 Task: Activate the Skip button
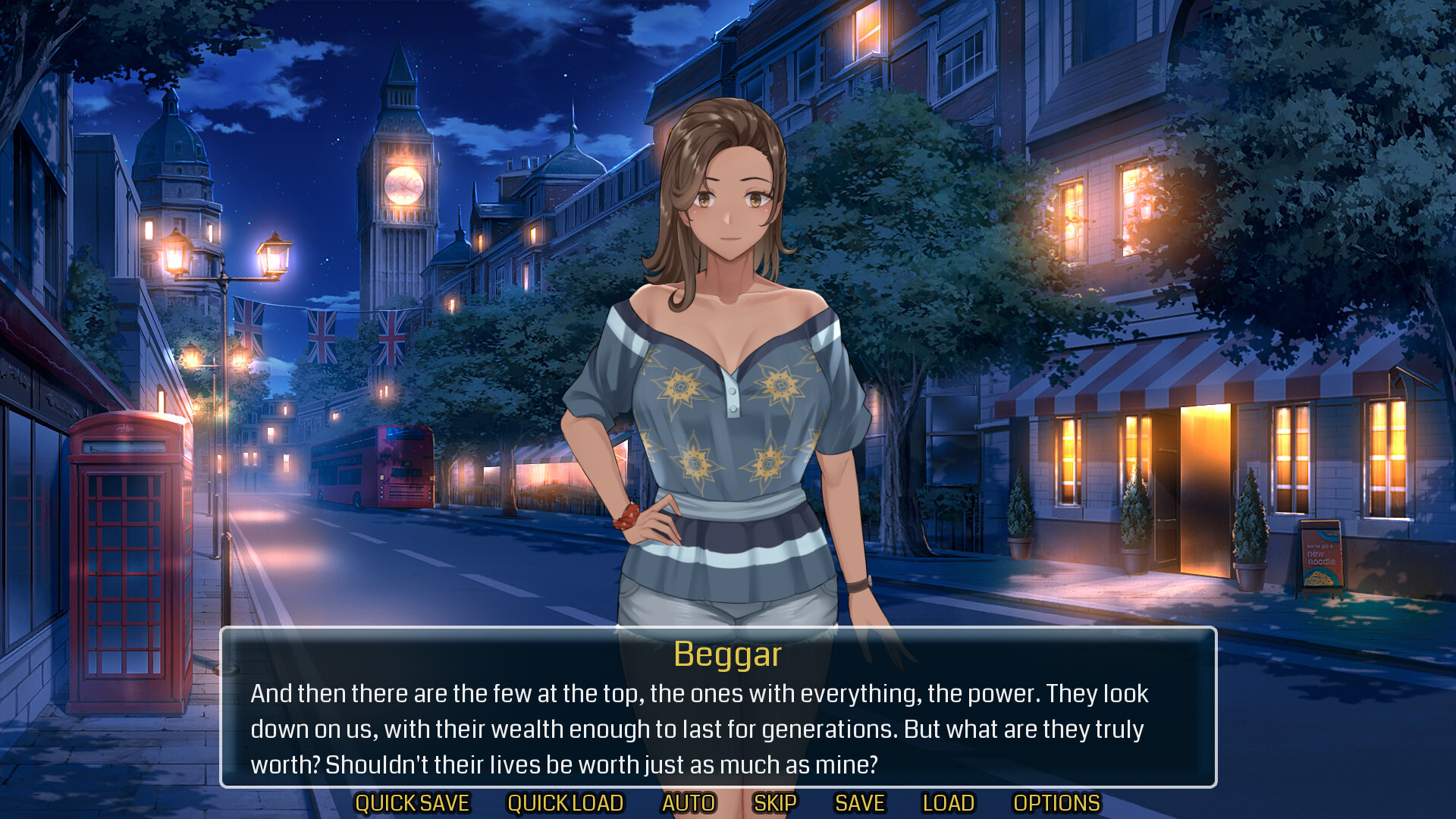tap(775, 803)
